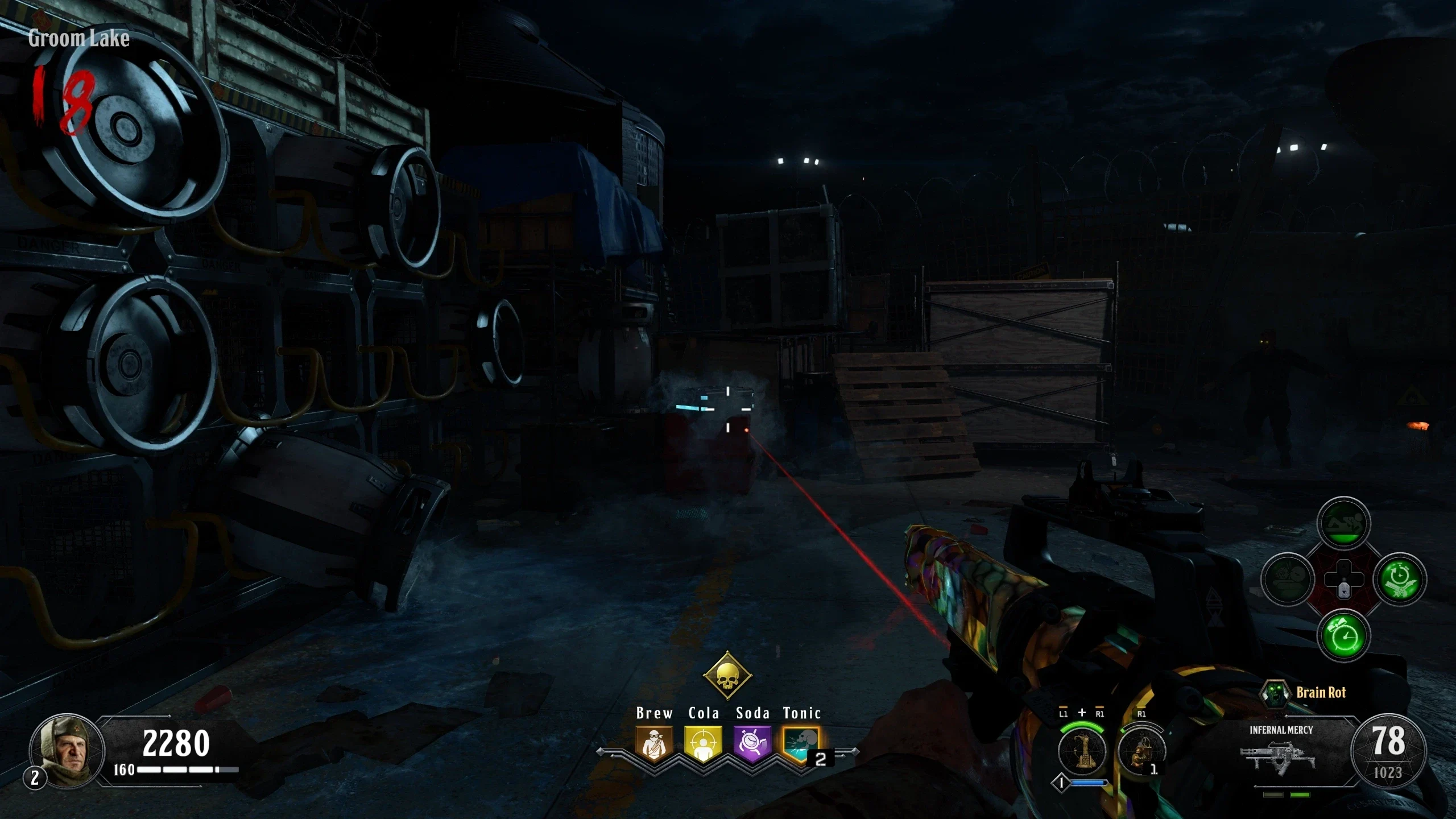Choose the purple Soda stopwatch perk

point(752,743)
